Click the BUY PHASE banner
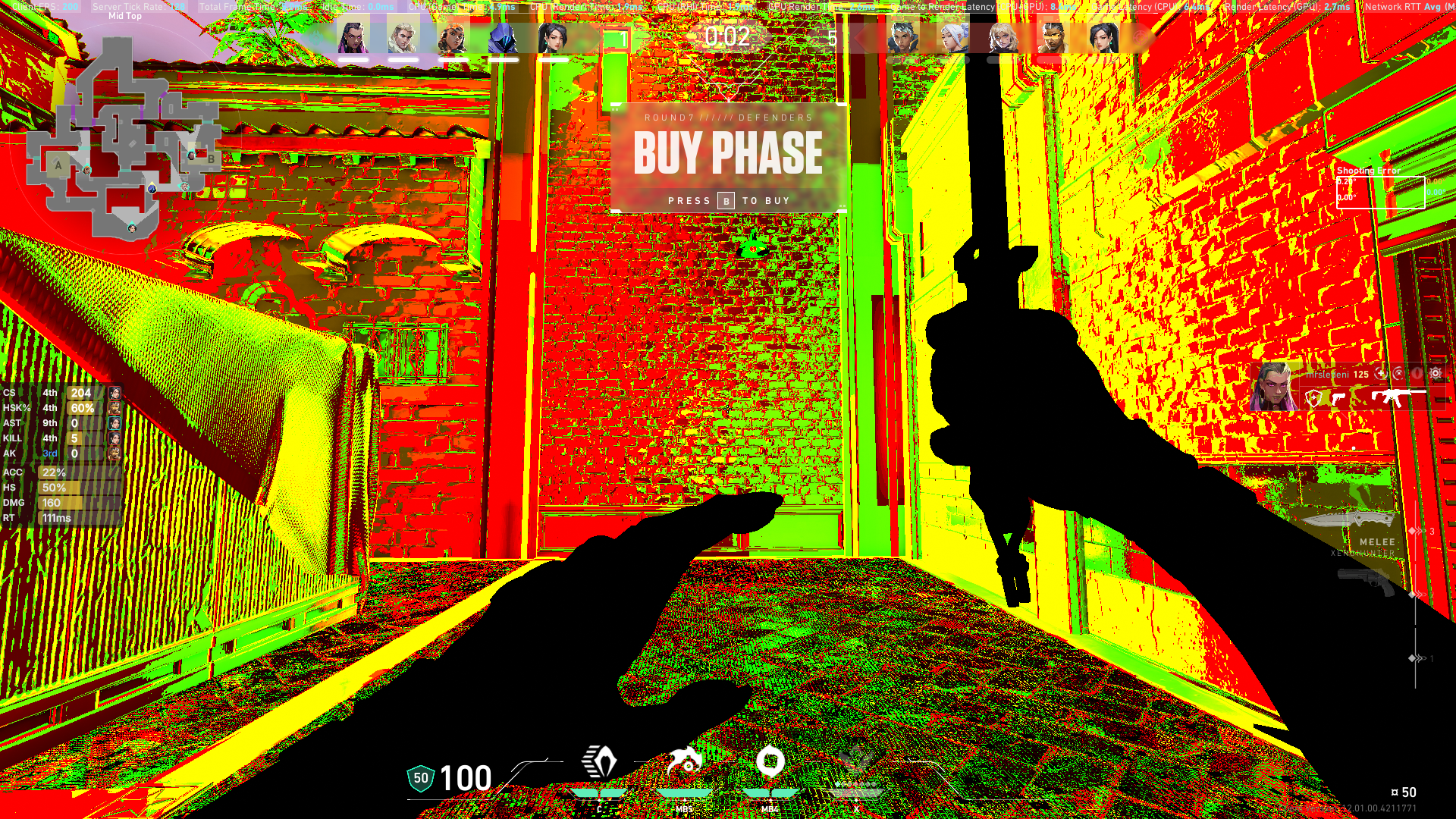This screenshot has width=1456, height=819. (x=729, y=153)
